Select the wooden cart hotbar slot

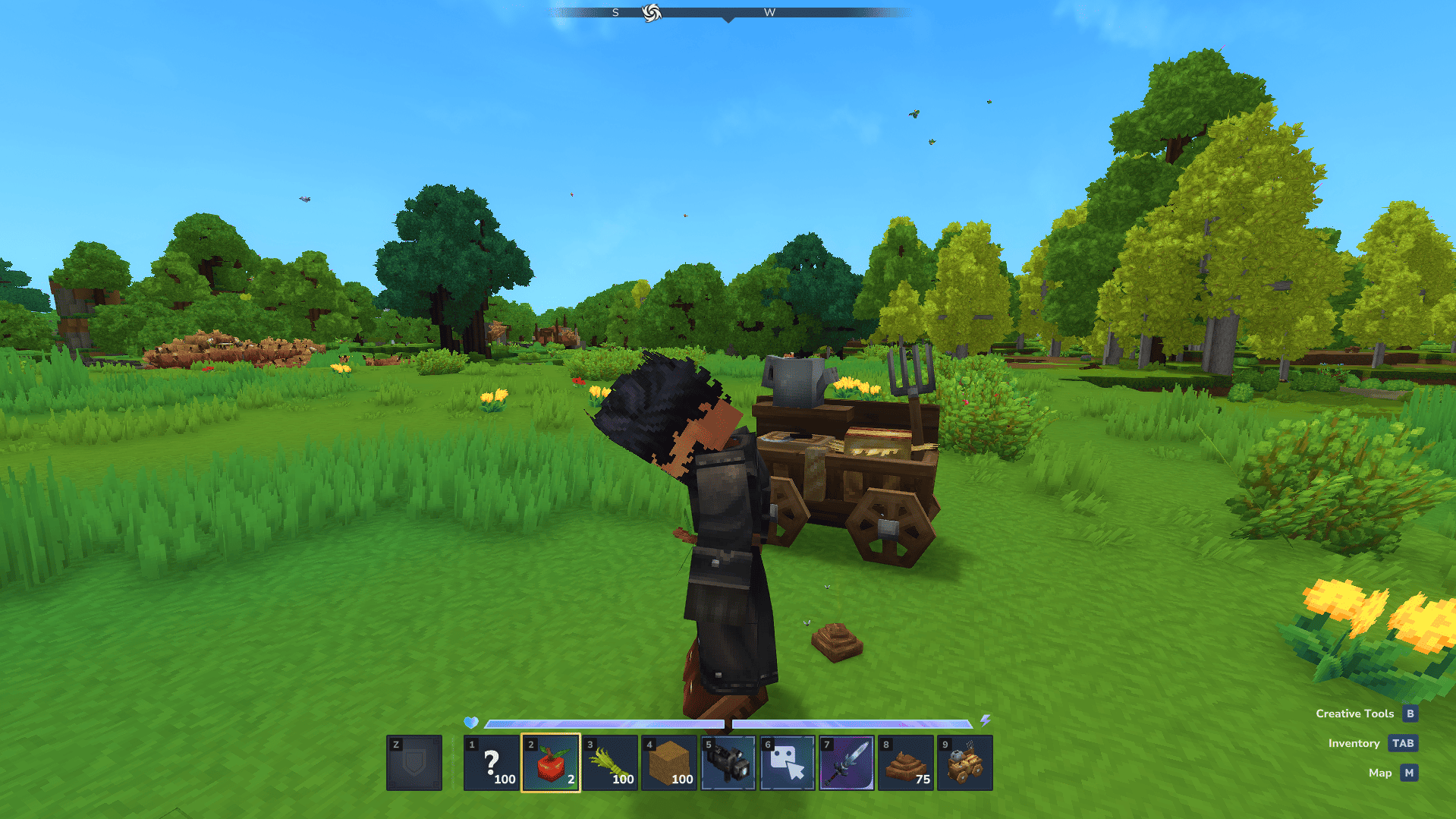965,763
